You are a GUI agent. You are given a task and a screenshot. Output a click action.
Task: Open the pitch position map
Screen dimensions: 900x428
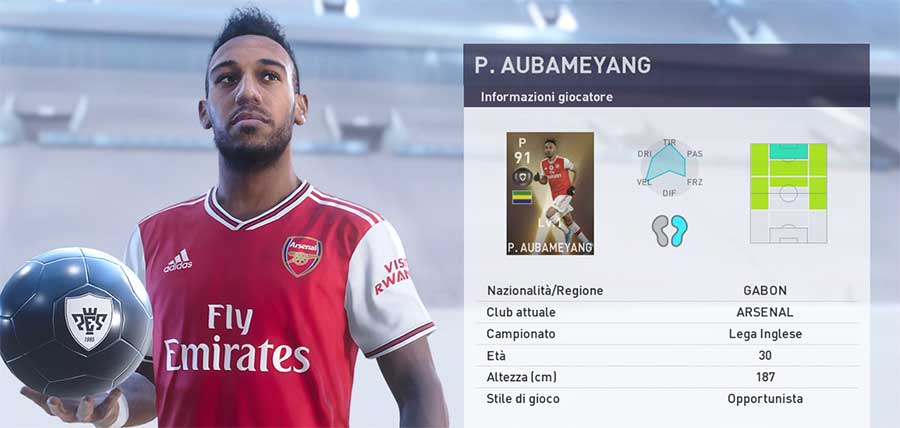click(789, 193)
